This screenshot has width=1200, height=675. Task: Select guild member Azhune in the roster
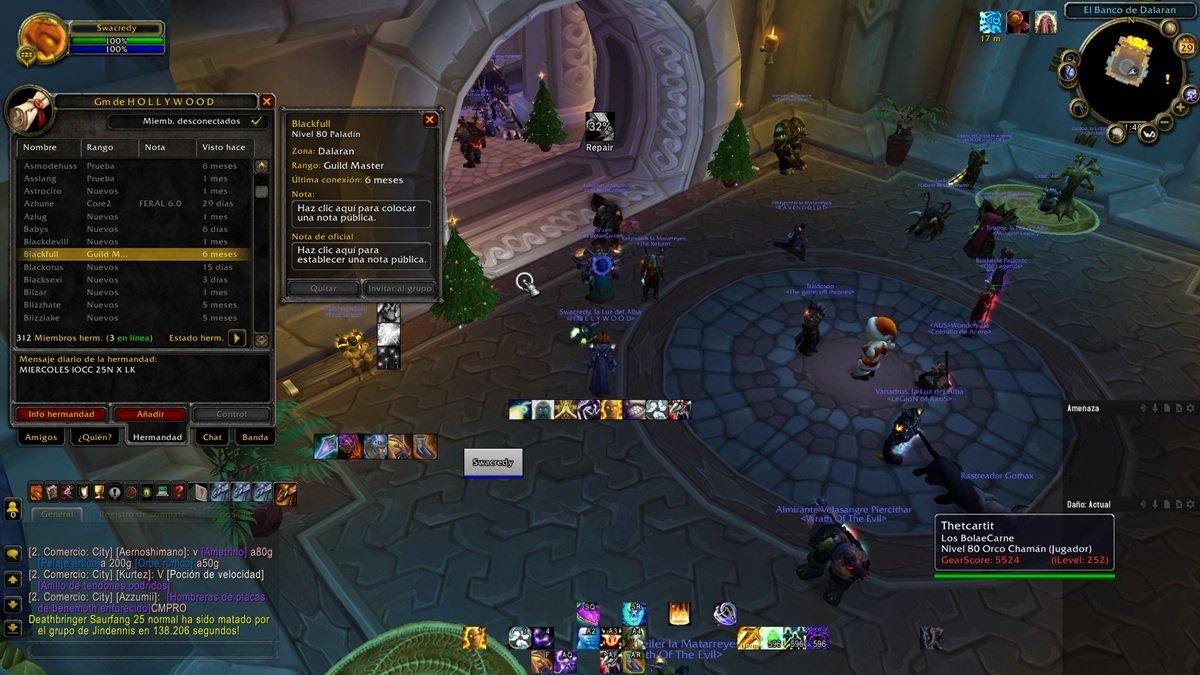(x=39, y=204)
